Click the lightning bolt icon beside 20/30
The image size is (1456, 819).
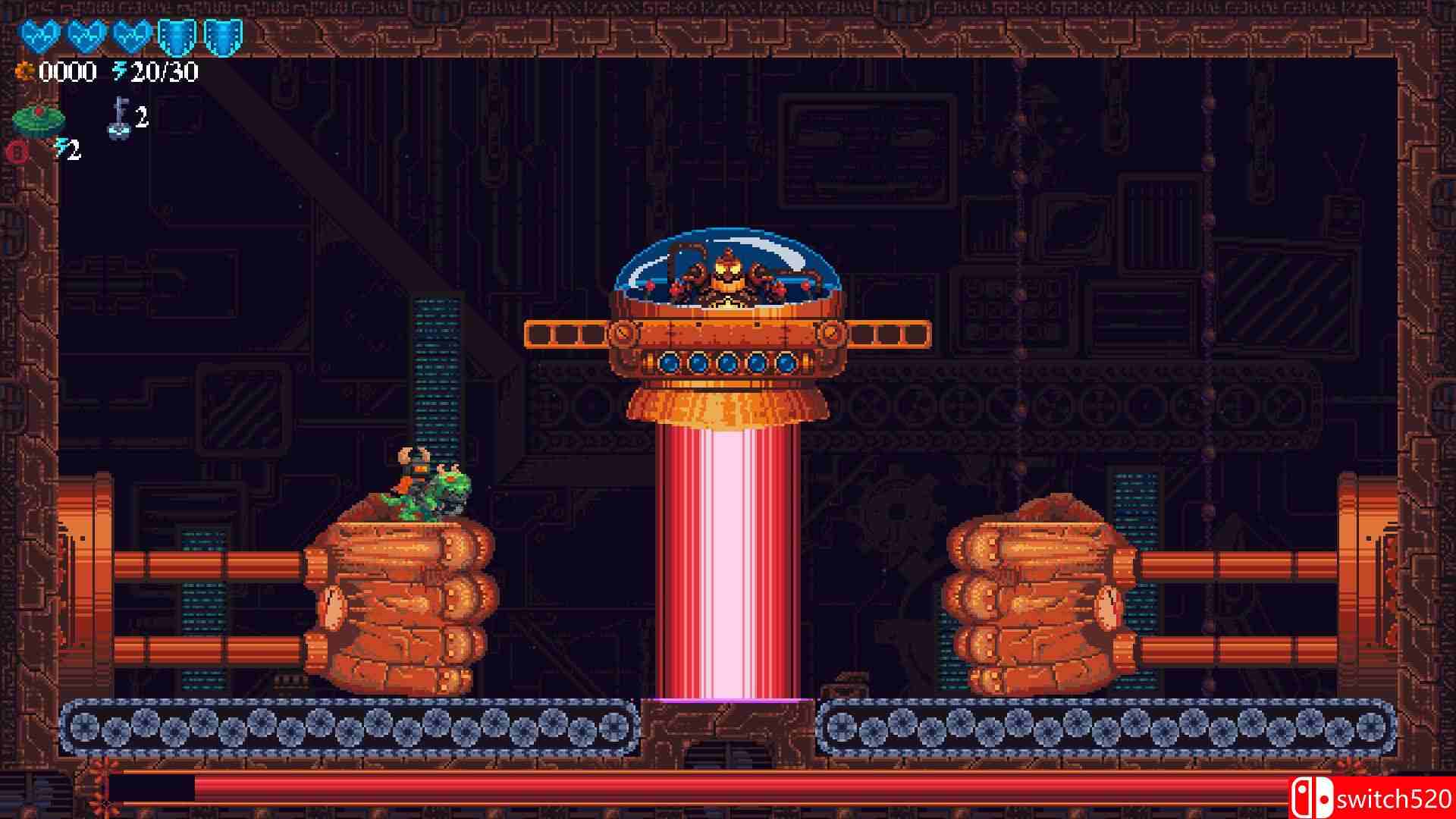(120, 71)
